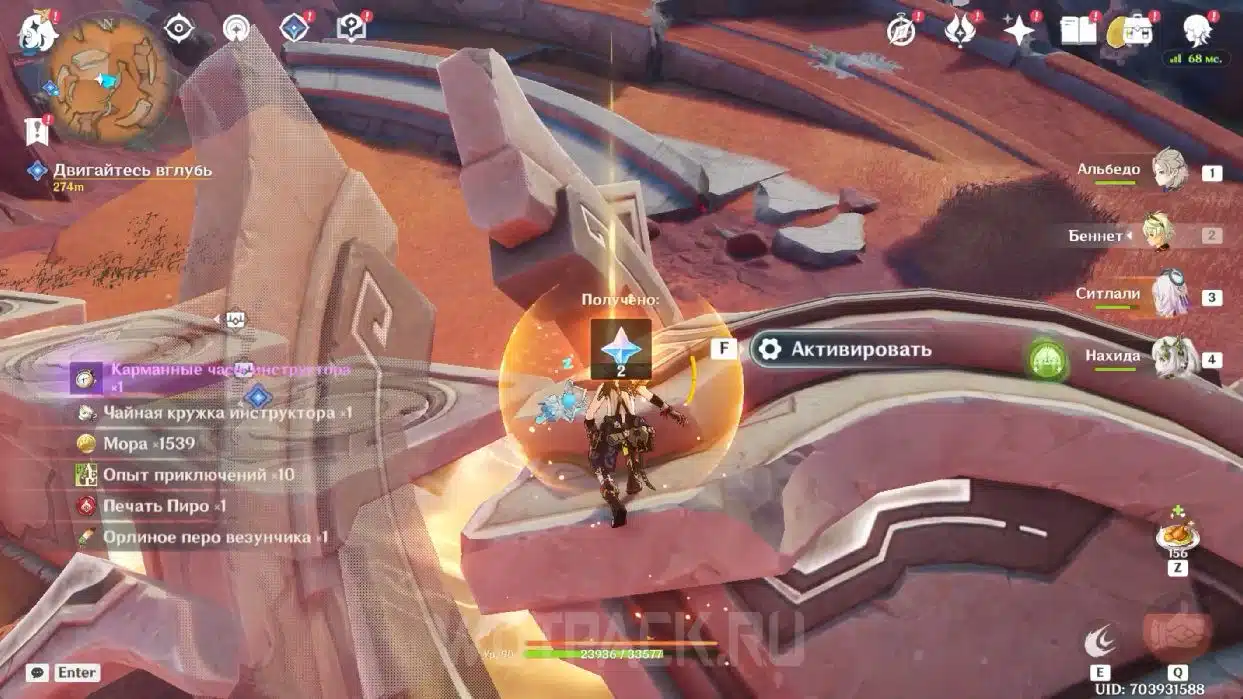Open the compass events icon

901,31
